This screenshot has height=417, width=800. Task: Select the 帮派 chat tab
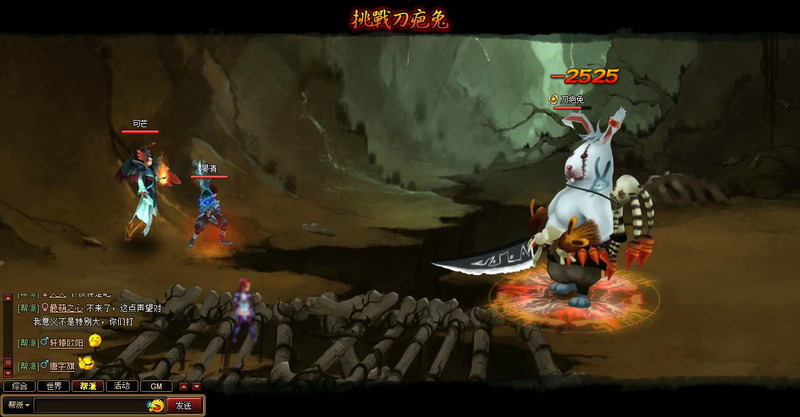(x=87, y=386)
